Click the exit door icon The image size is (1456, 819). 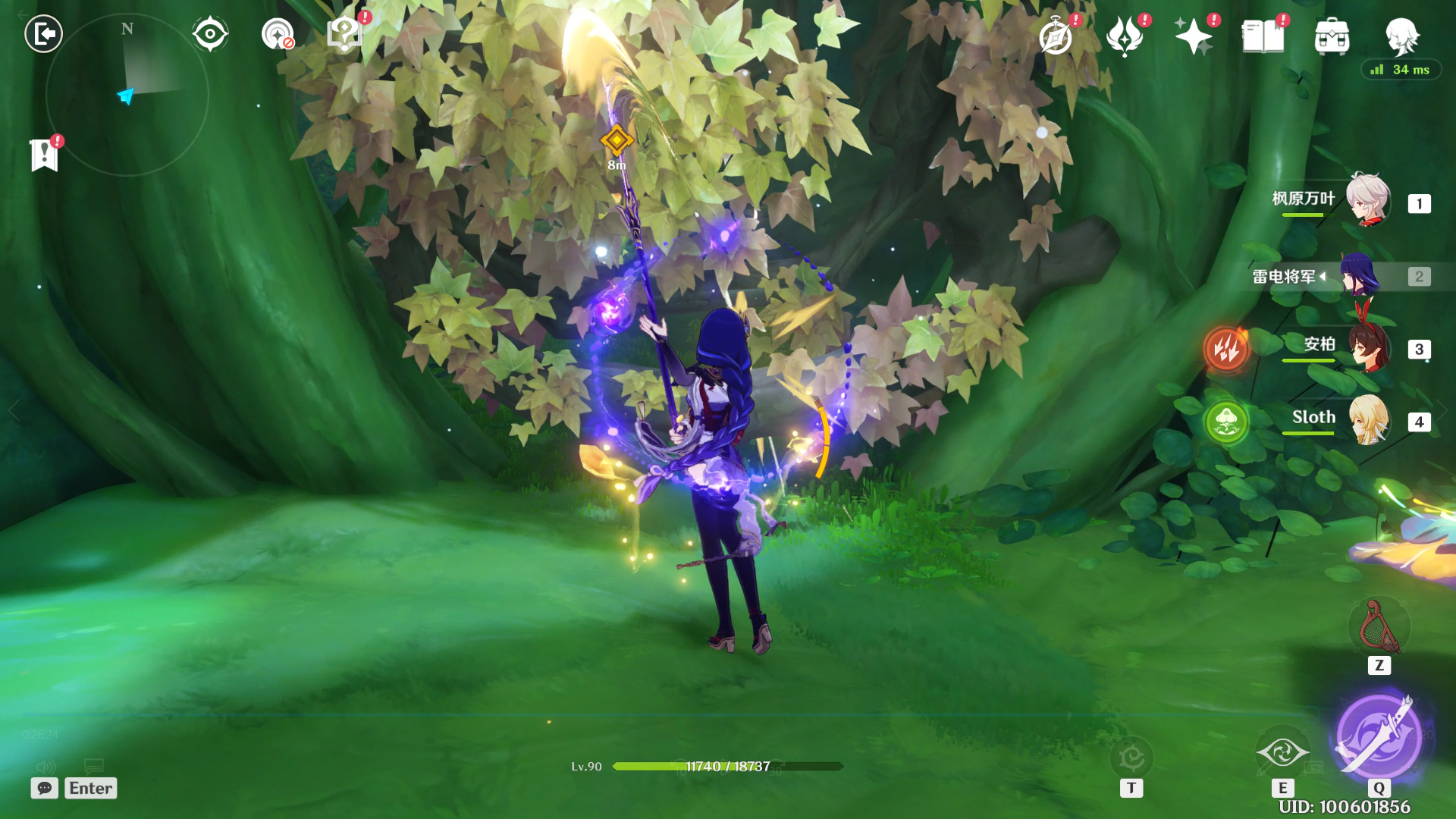(43, 34)
